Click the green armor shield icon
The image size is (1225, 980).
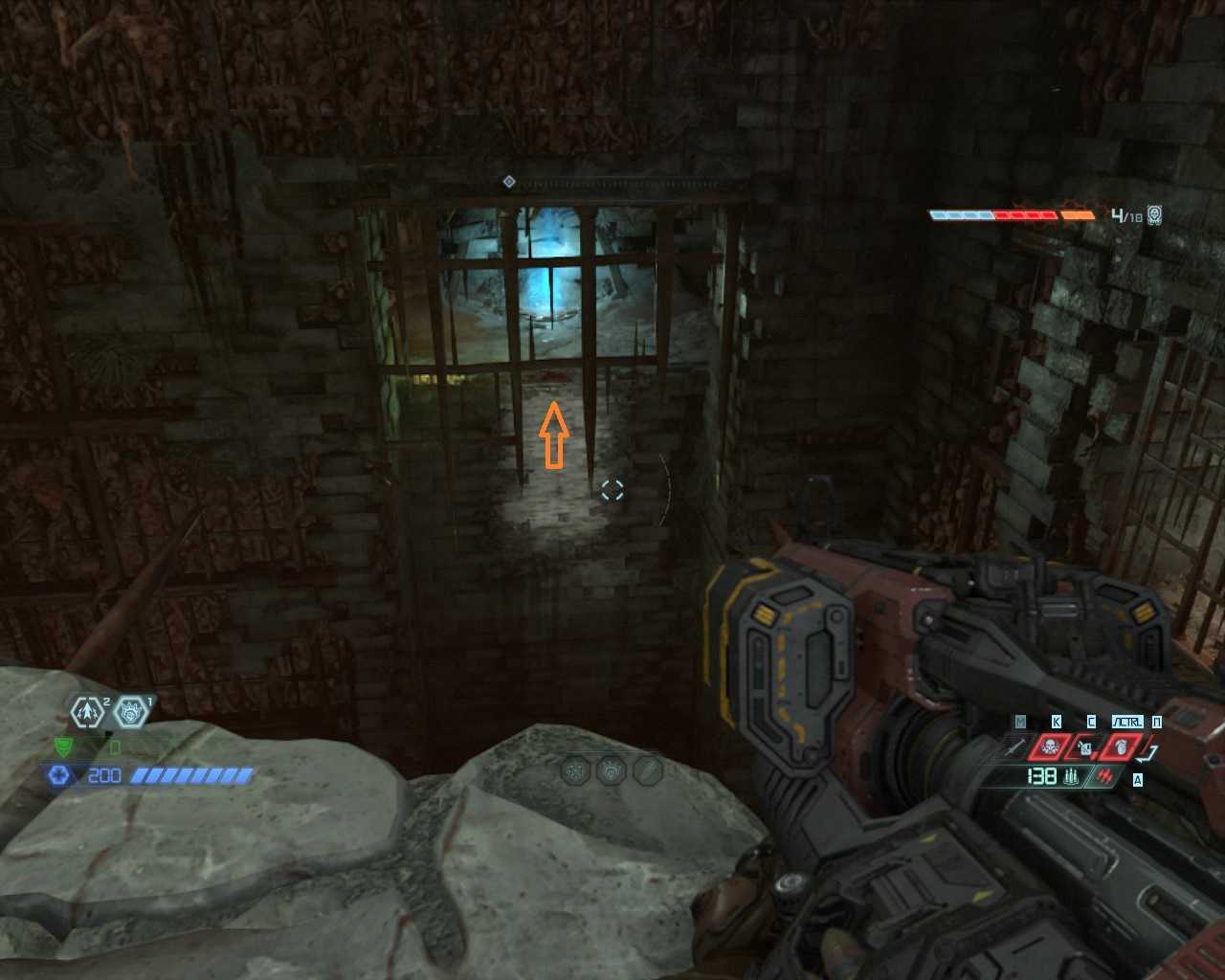tap(64, 746)
